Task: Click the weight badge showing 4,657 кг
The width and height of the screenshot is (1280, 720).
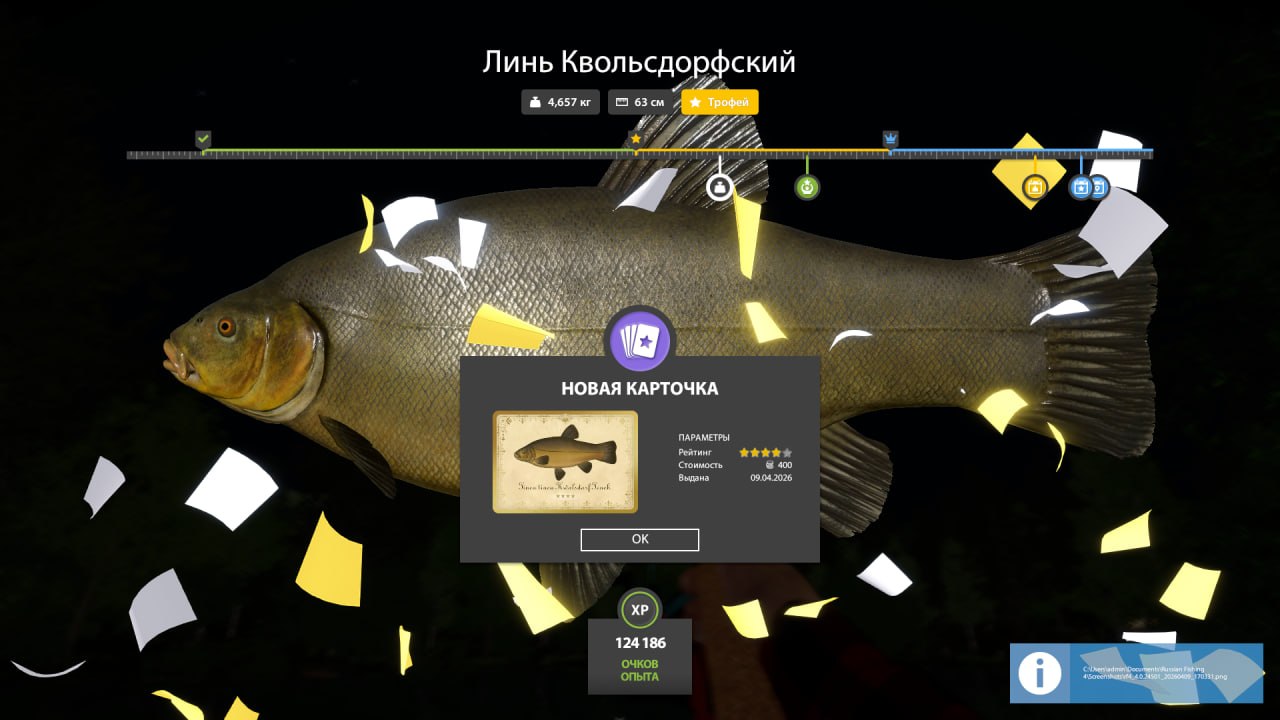Action: [x=559, y=101]
